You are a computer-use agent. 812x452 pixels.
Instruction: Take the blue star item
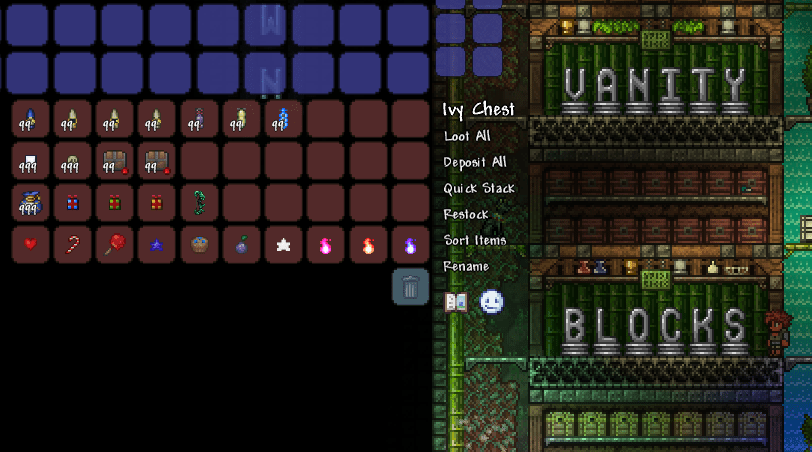click(156, 245)
